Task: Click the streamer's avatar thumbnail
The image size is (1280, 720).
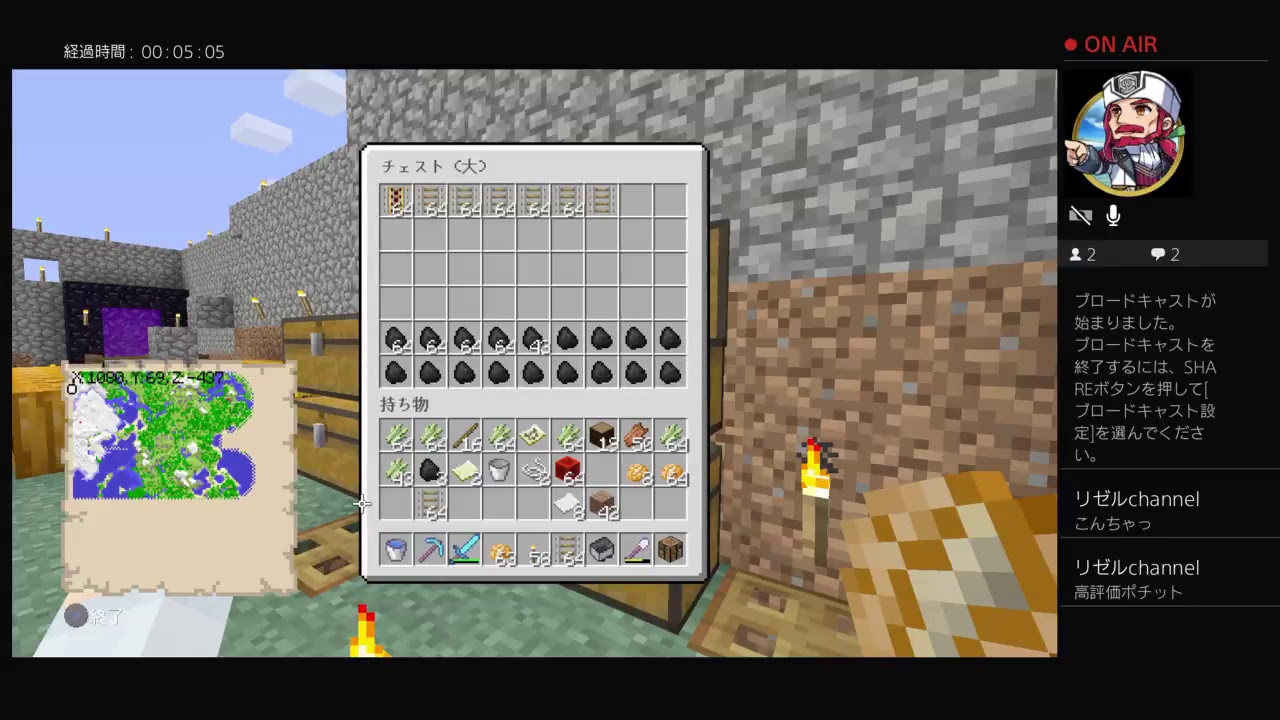Action: pos(1127,131)
